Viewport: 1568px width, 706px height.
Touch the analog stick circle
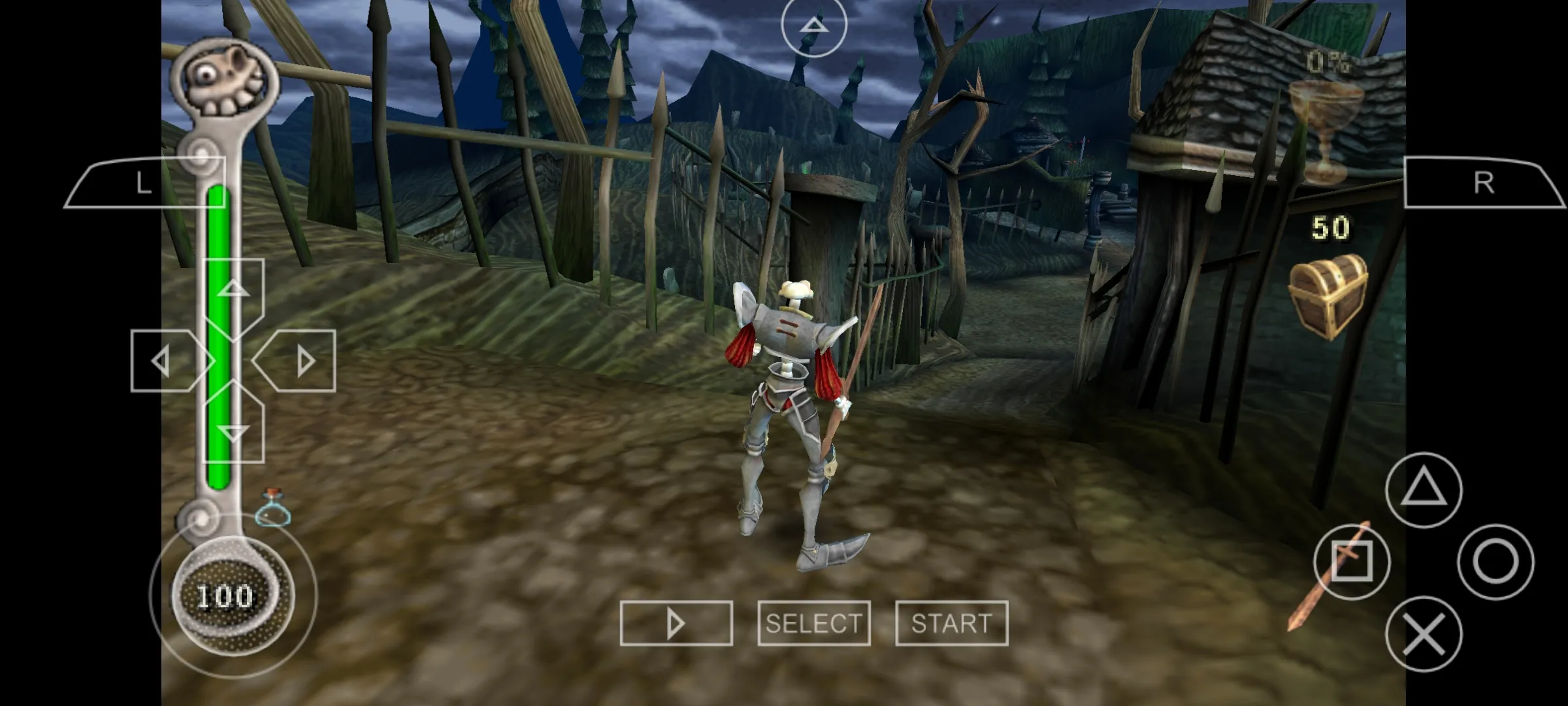pos(233,596)
